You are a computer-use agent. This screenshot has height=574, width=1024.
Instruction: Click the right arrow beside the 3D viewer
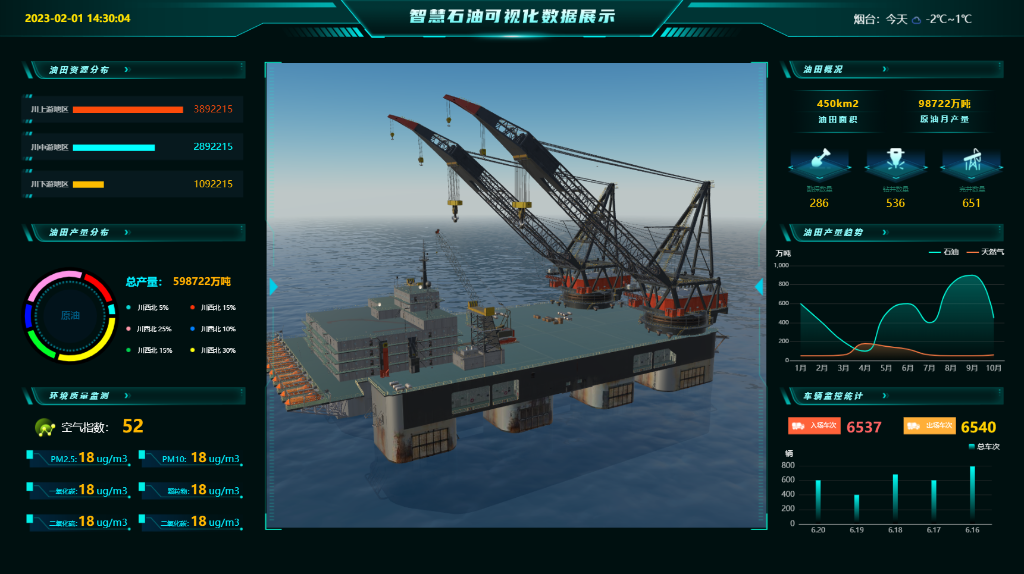tap(759, 287)
